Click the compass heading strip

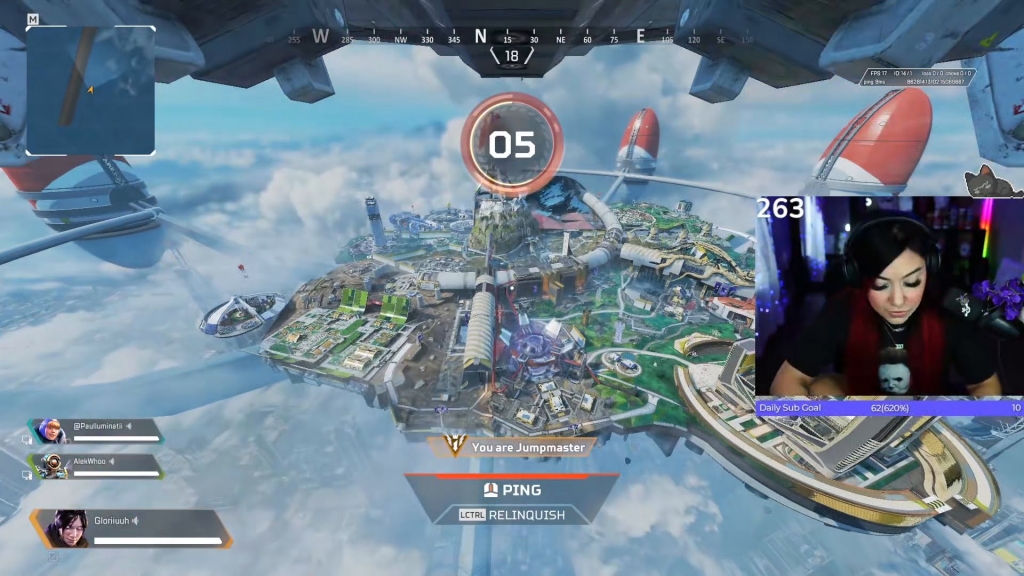point(512,38)
